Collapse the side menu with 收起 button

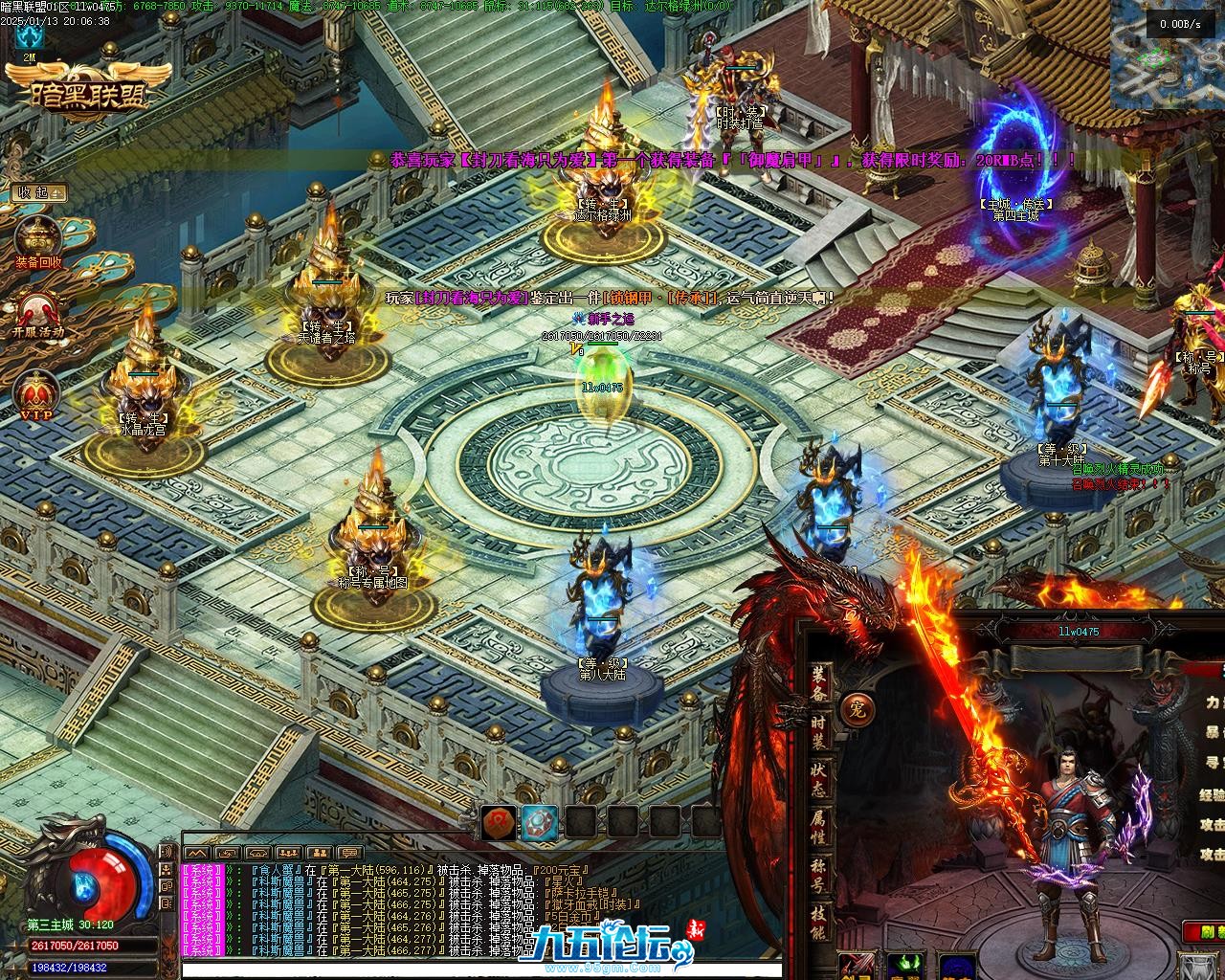tap(37, 192)
